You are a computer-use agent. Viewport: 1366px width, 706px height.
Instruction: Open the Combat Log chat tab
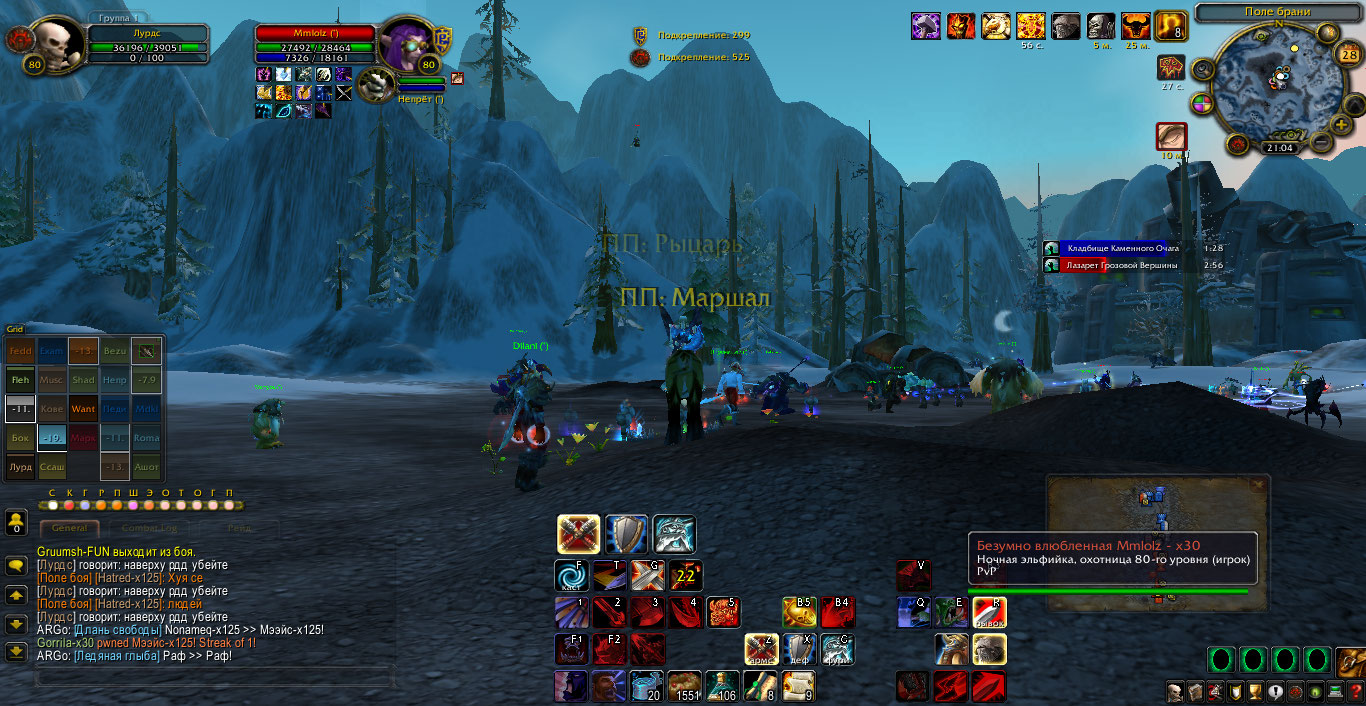pos(148,528)
